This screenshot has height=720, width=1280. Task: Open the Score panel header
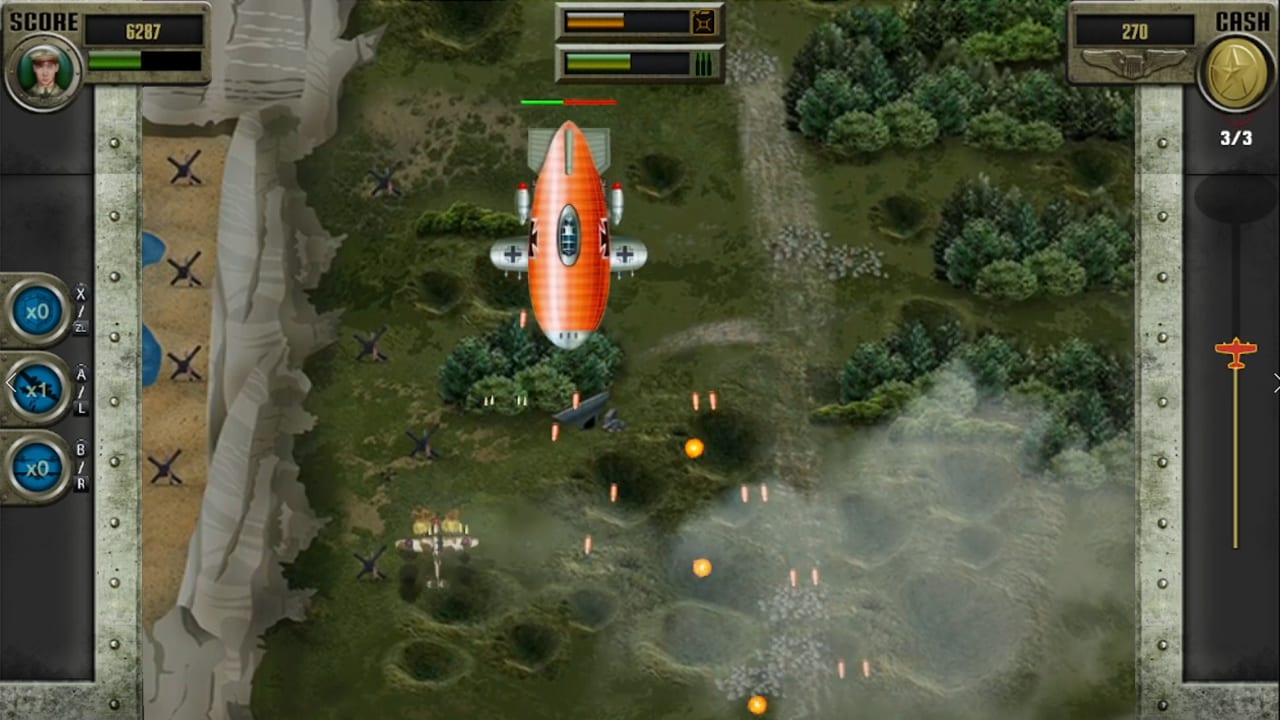(x=107, y=45)
